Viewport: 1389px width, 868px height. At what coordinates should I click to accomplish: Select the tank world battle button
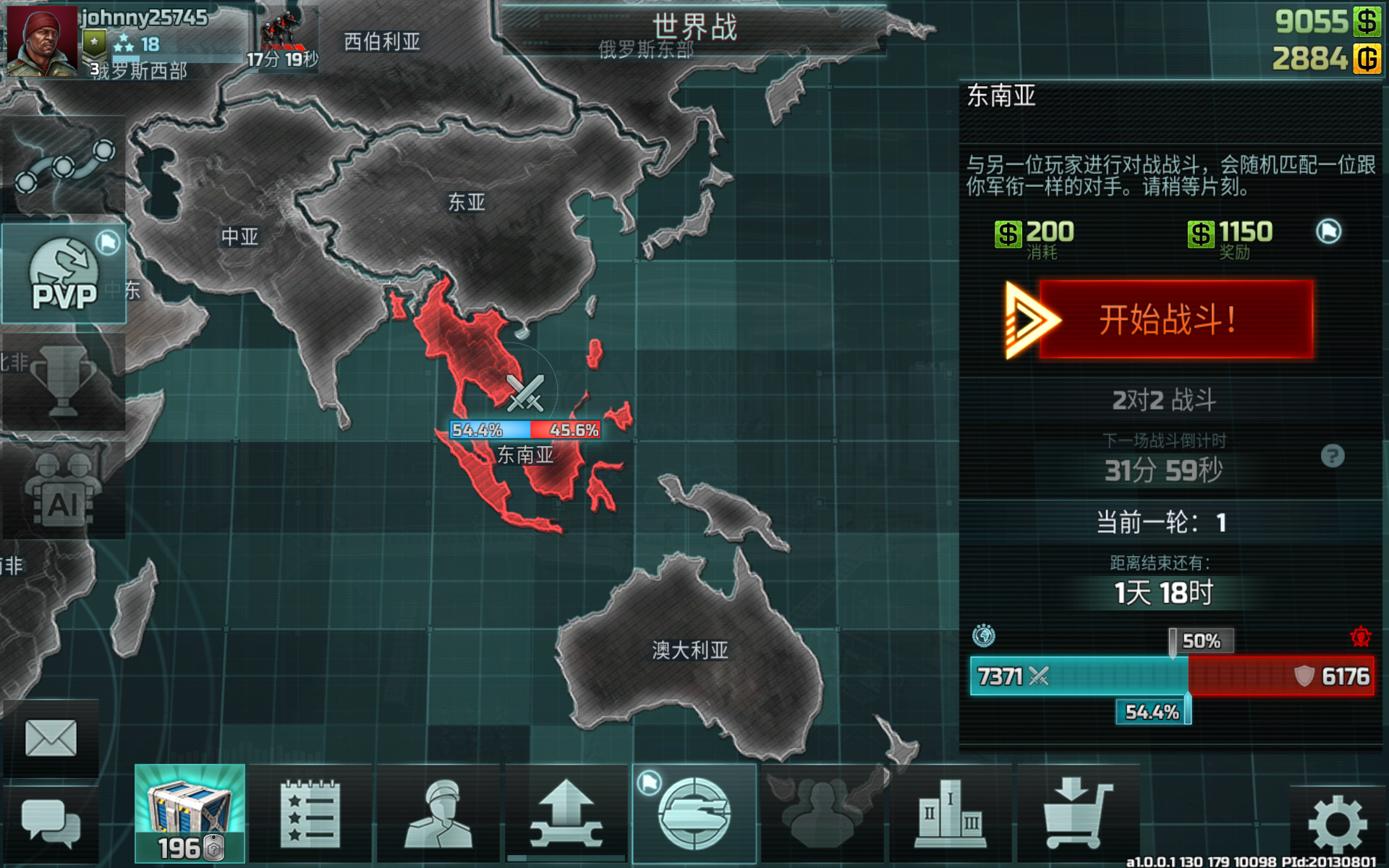pos(694,814)
